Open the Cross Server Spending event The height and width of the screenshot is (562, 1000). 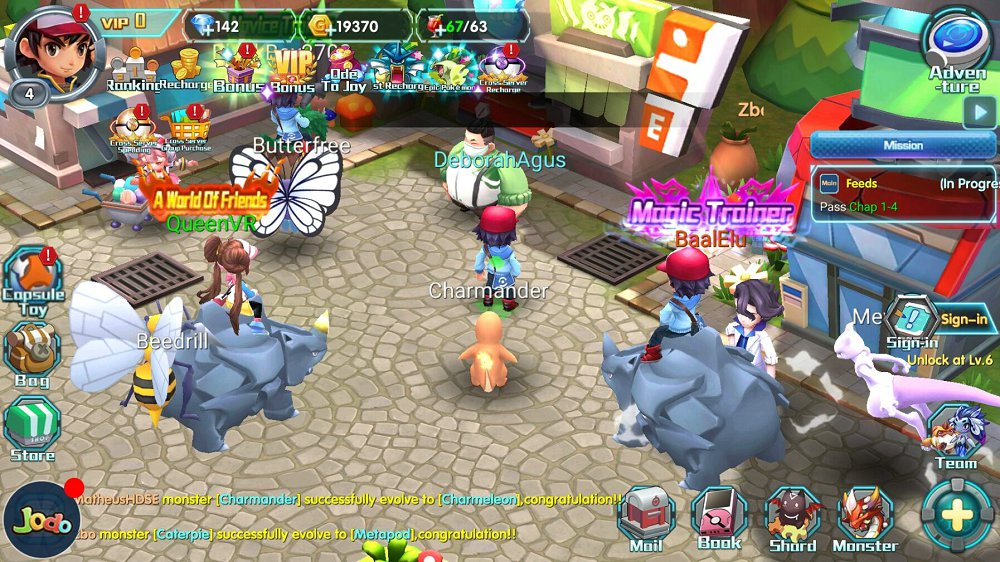pyautogui.click(x=133, y=128)
